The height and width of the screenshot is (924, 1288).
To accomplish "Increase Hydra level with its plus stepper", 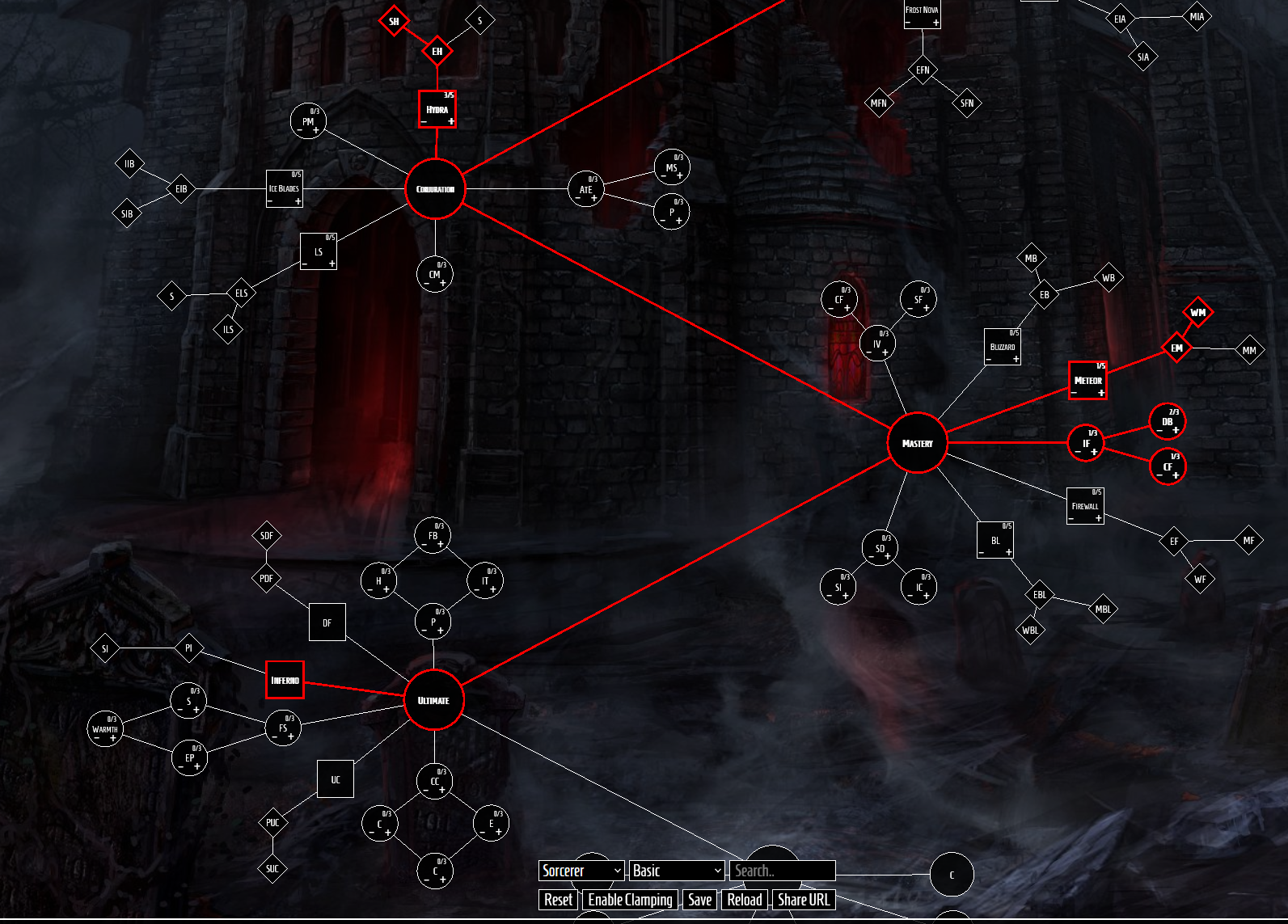I will coord(450,121).
